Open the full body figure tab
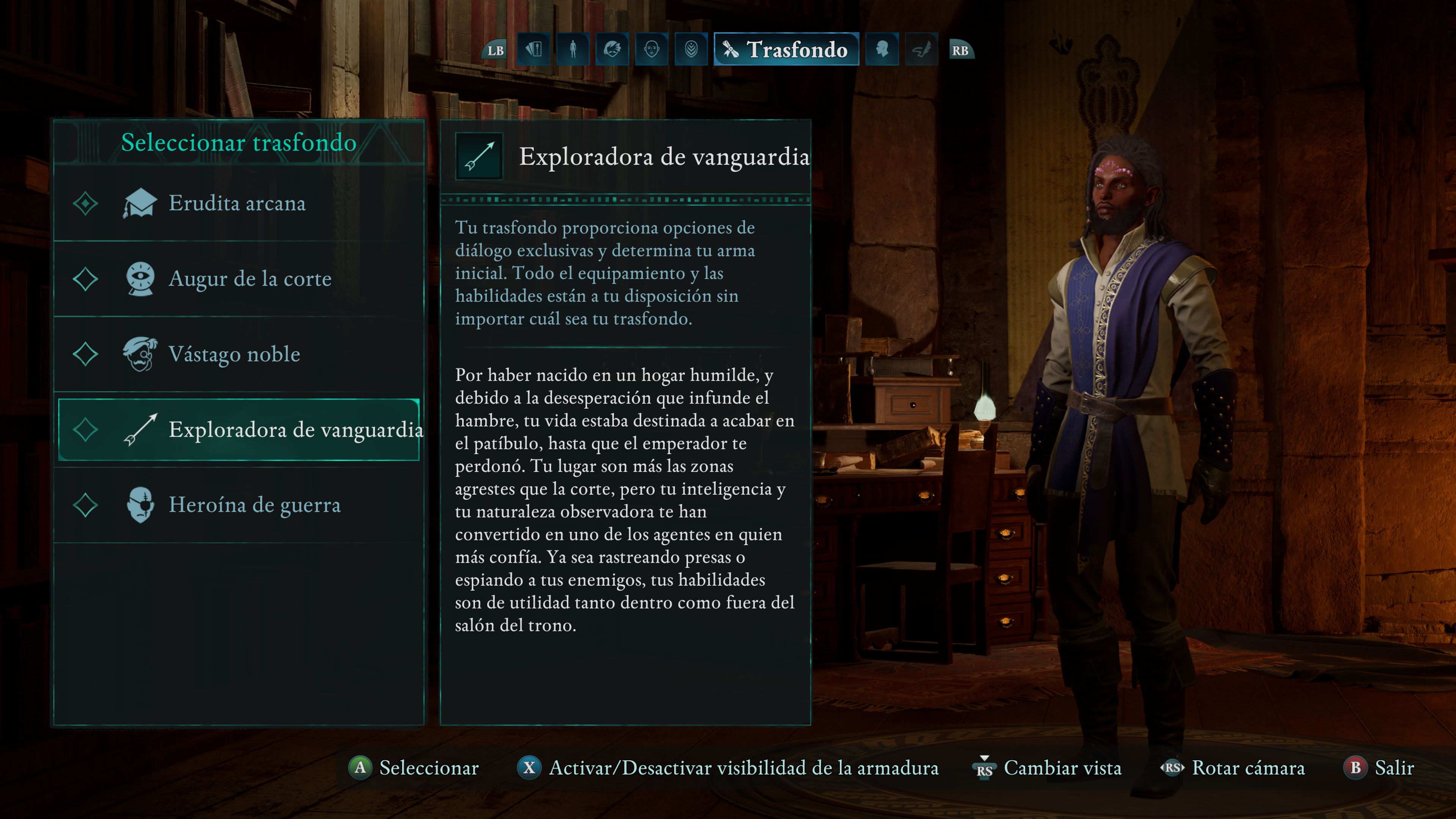 573,50
